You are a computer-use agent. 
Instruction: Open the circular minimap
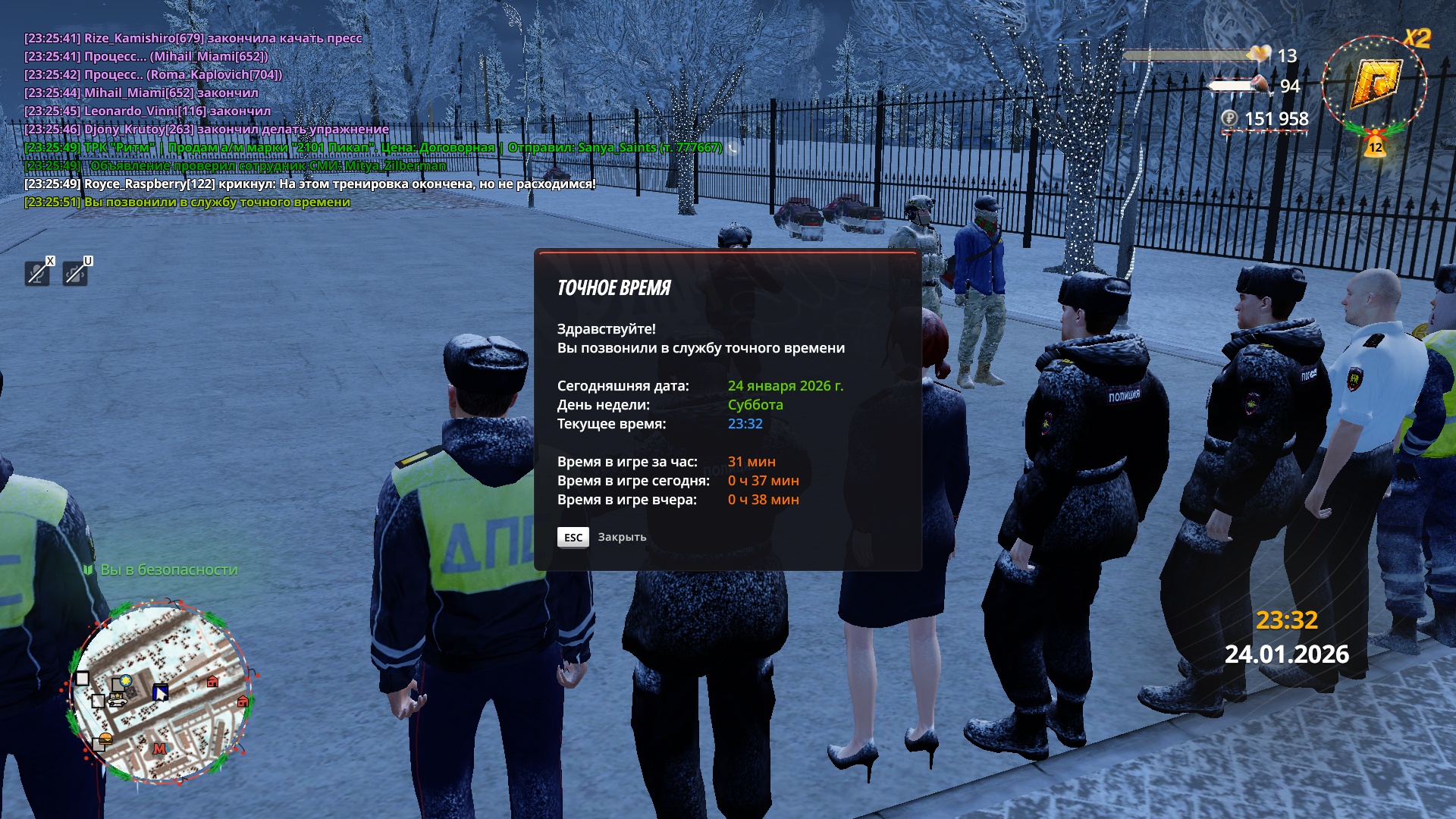161,690
